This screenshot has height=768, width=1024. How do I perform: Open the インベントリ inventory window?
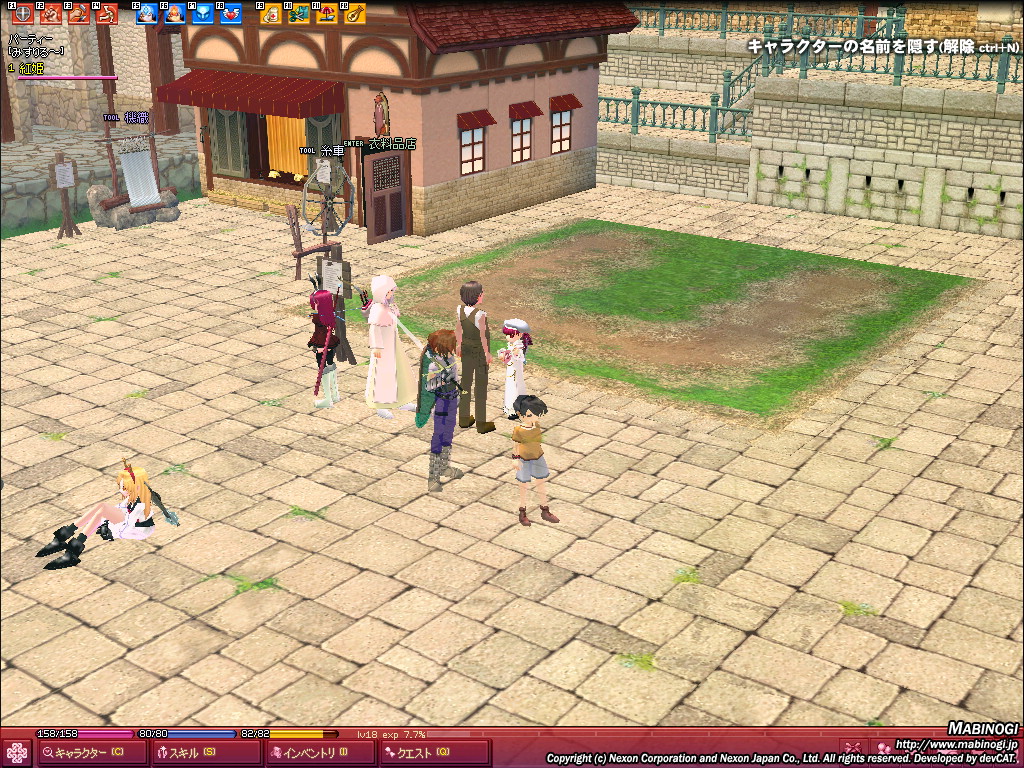321,753
